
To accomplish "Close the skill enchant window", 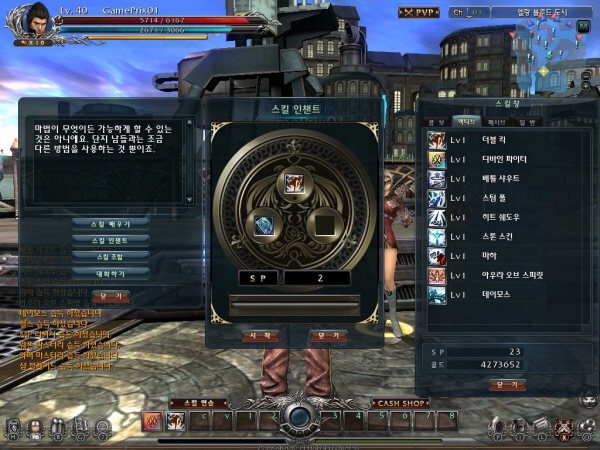I will pyautogui.click(x=325, y=337).
